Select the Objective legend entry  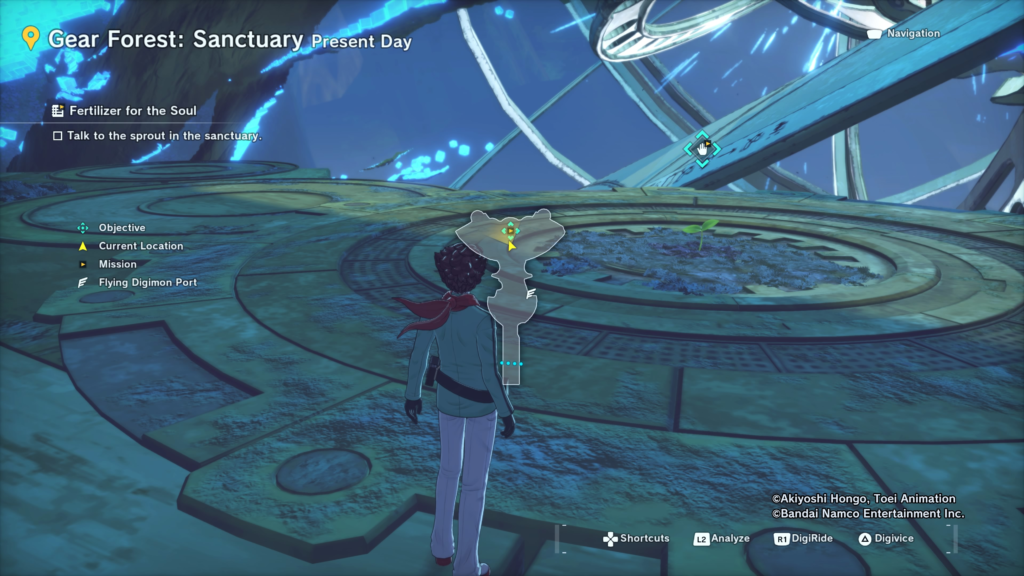(121, 228)
